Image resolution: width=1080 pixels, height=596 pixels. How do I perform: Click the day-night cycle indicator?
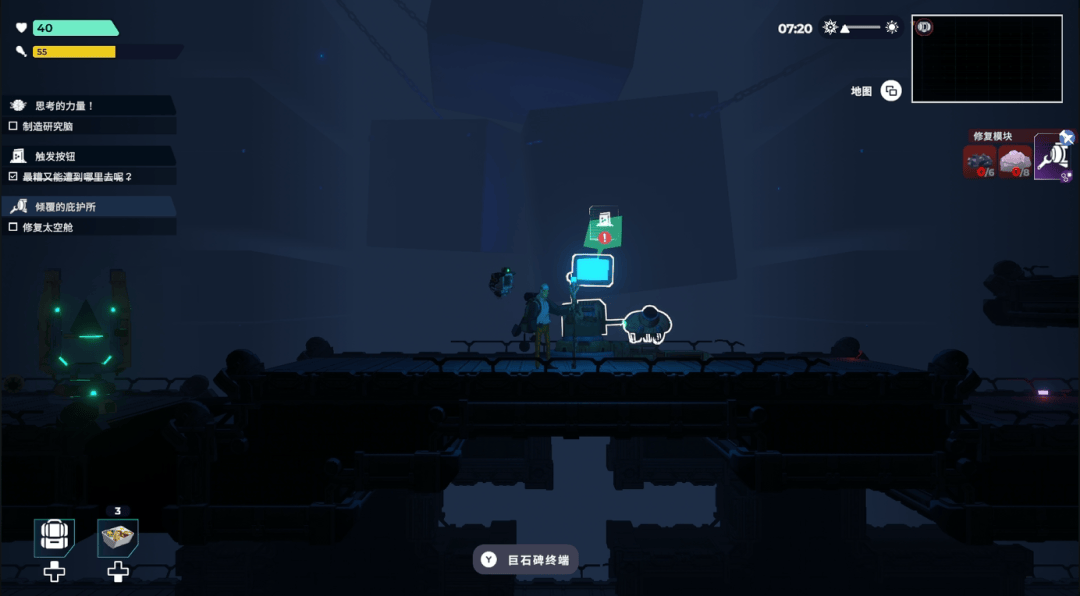pyautogui.click(x=860, y=28)
